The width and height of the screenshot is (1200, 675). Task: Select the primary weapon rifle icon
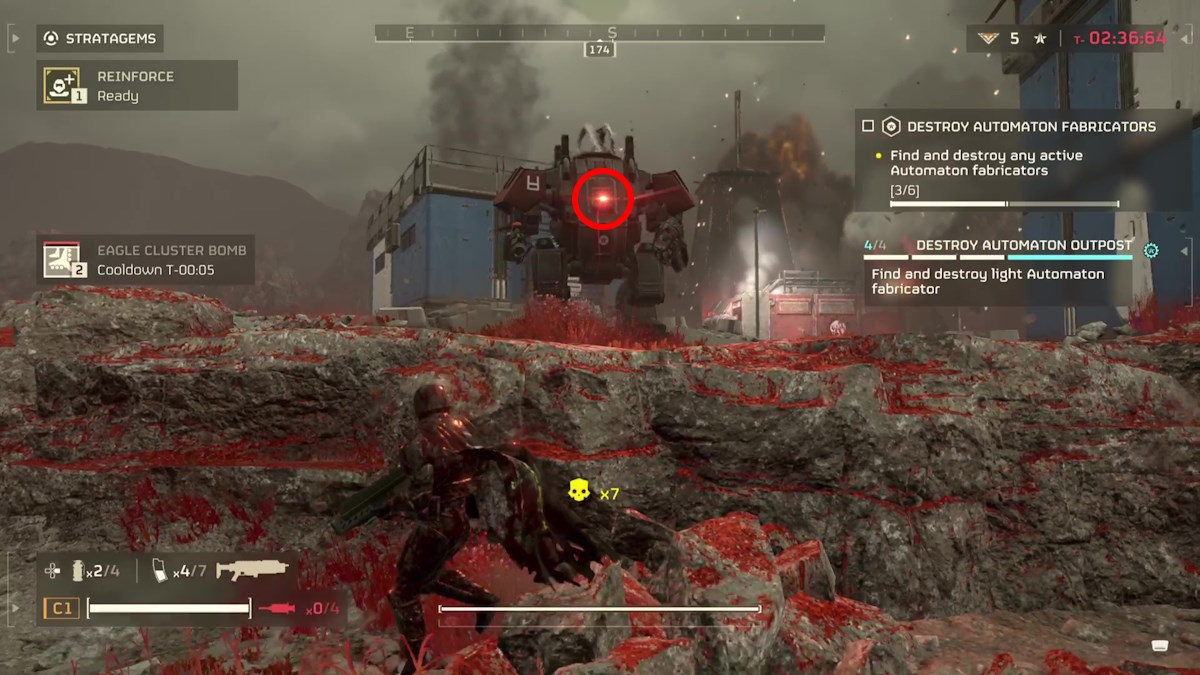(x=252, y=570)
